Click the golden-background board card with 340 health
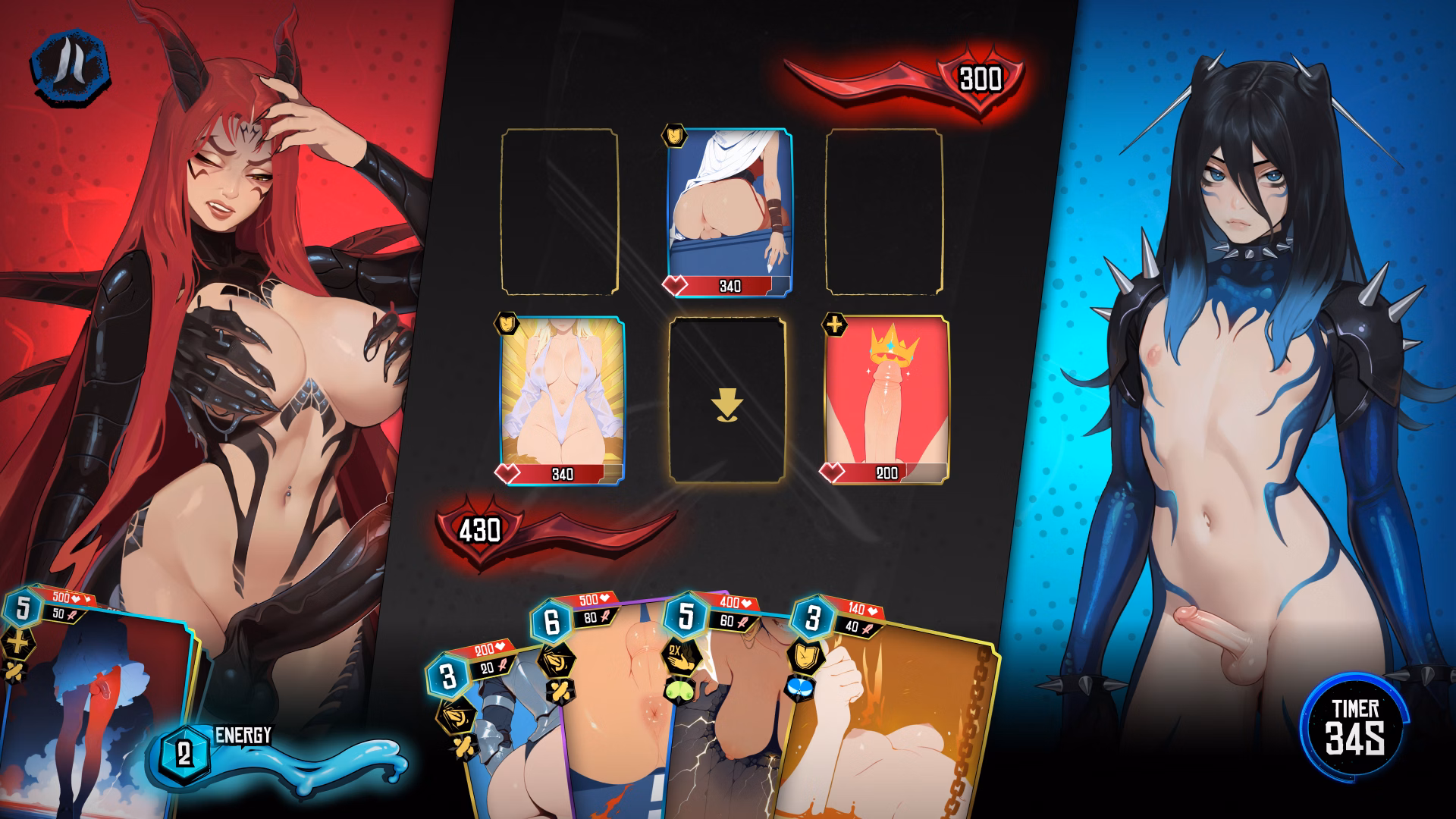 562,400
